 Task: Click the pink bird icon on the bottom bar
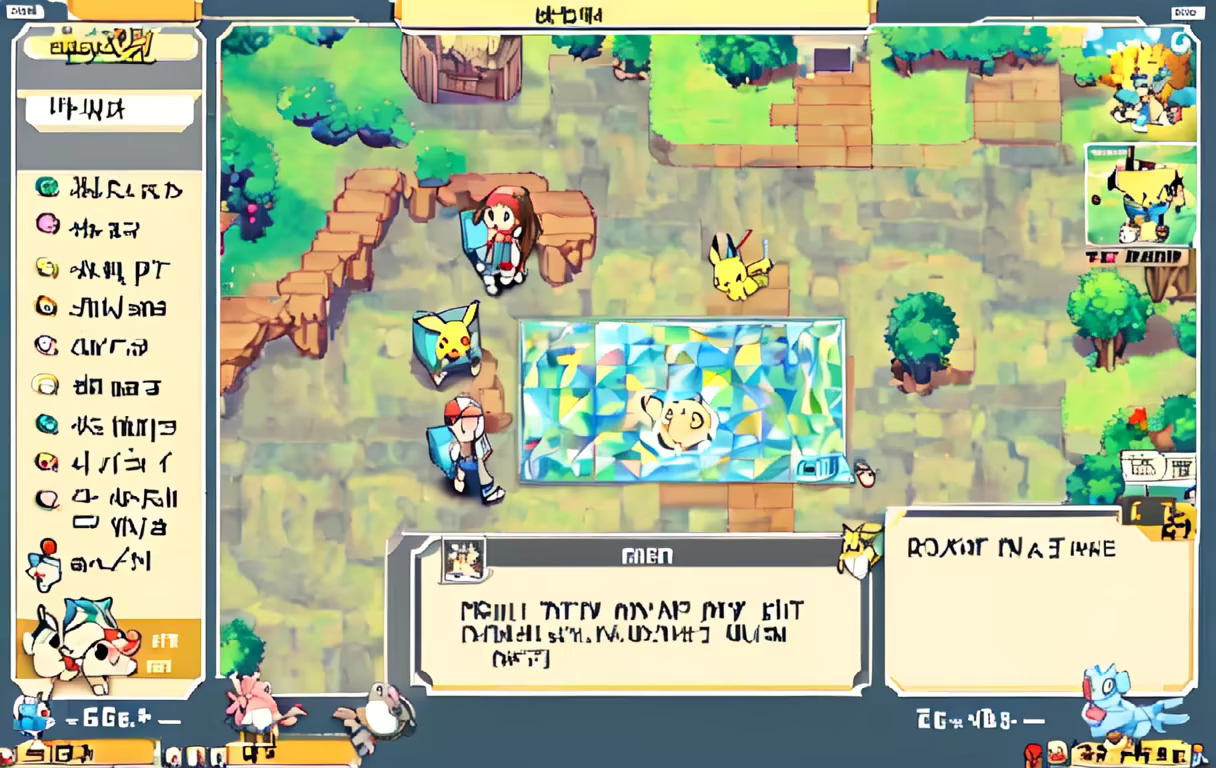coord(258,705)
